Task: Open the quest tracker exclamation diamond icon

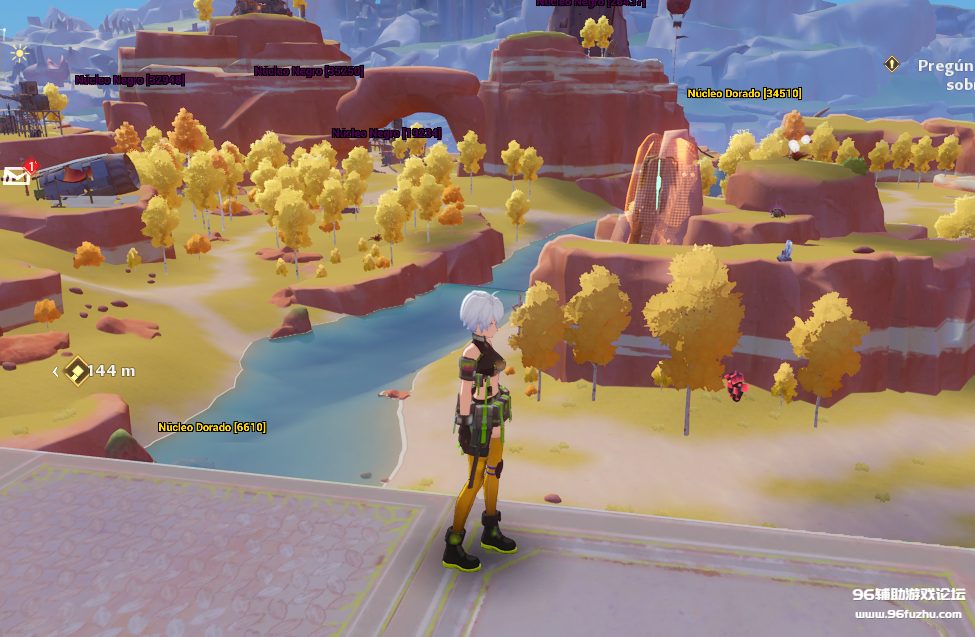Action: click(x=892, y=64)
